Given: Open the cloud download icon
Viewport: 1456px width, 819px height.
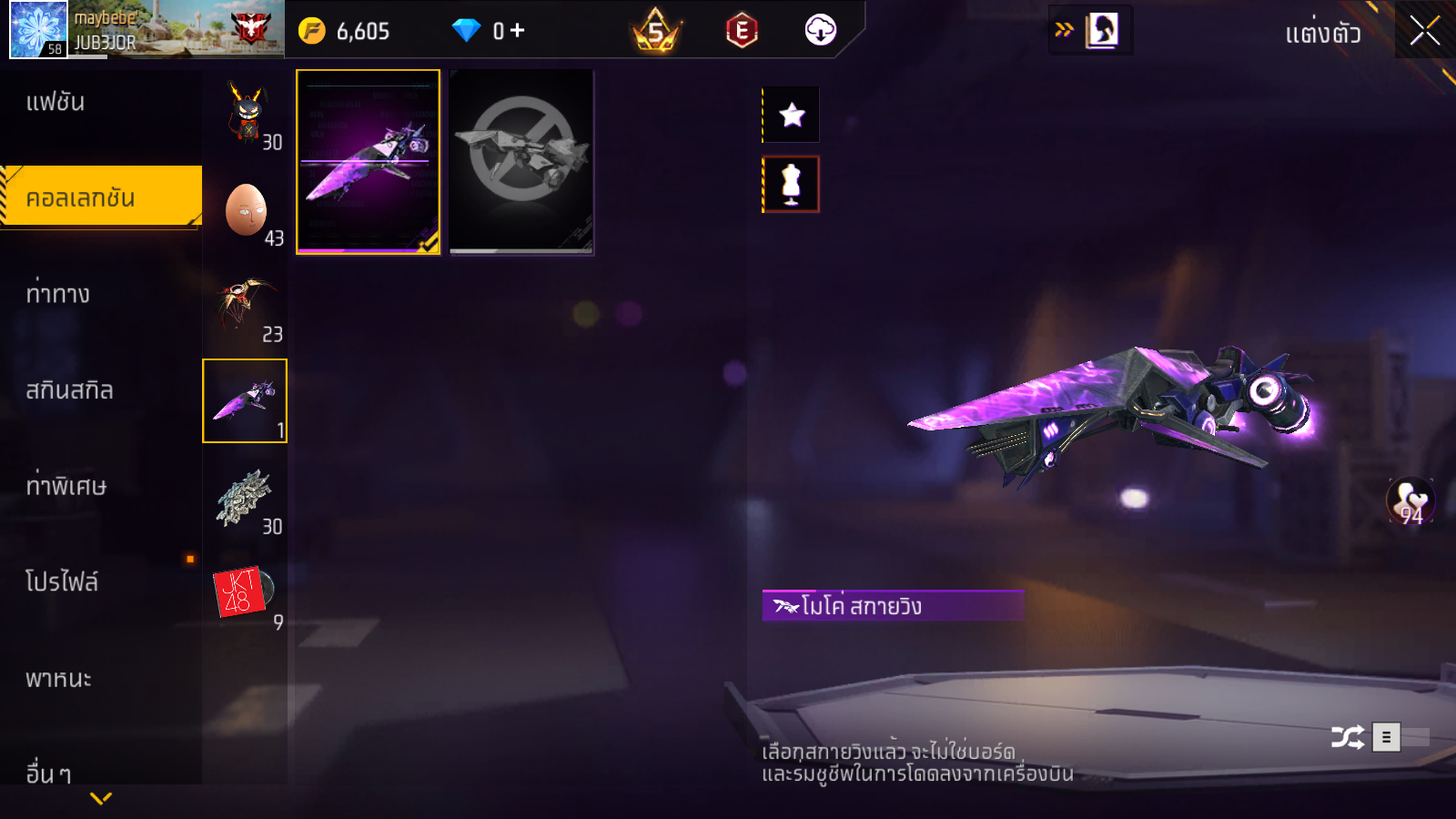Looking at the screenshot, I should point(820,31).
